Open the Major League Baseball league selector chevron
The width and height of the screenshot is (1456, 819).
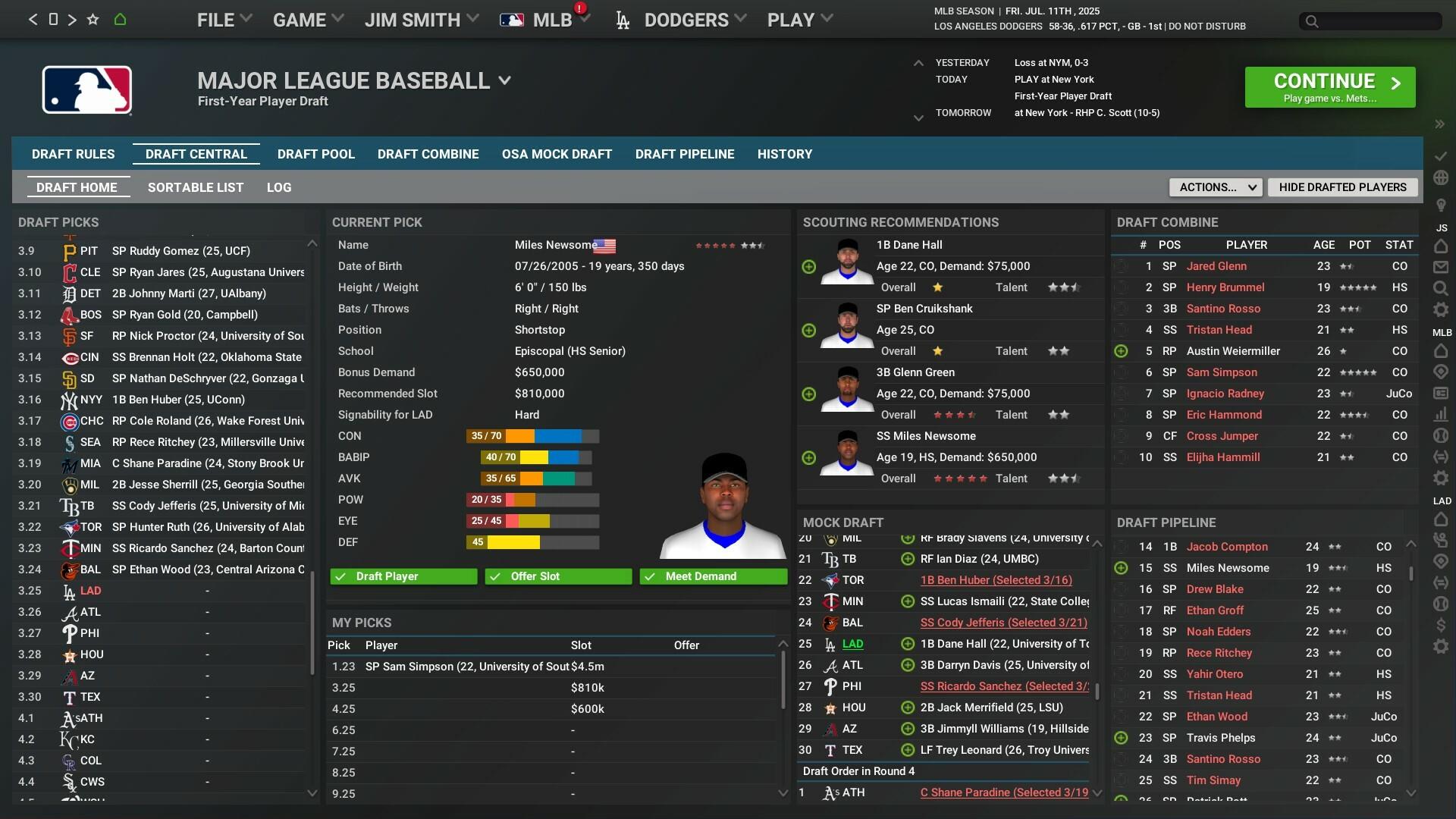point(506,80)
